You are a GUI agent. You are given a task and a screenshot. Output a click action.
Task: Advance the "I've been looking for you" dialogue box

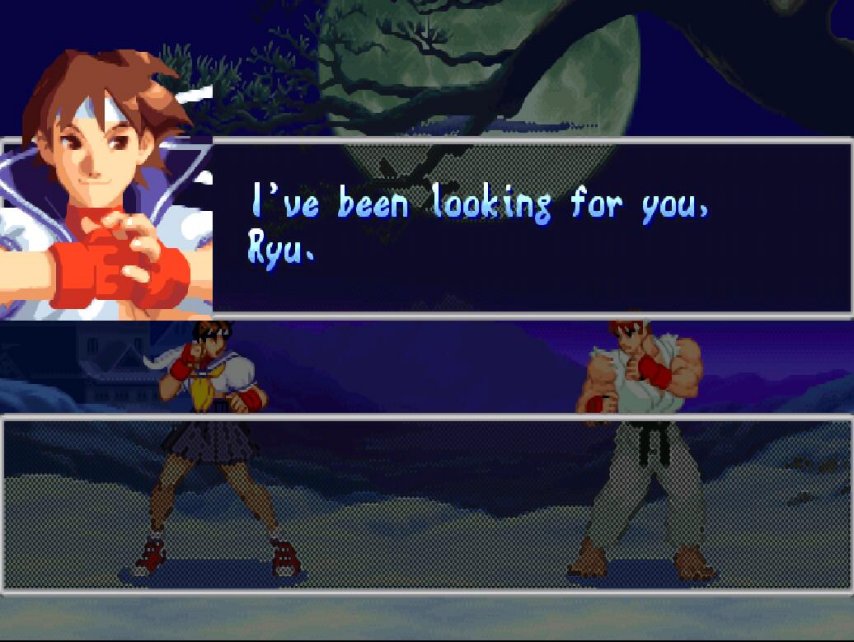coord(530,227)
